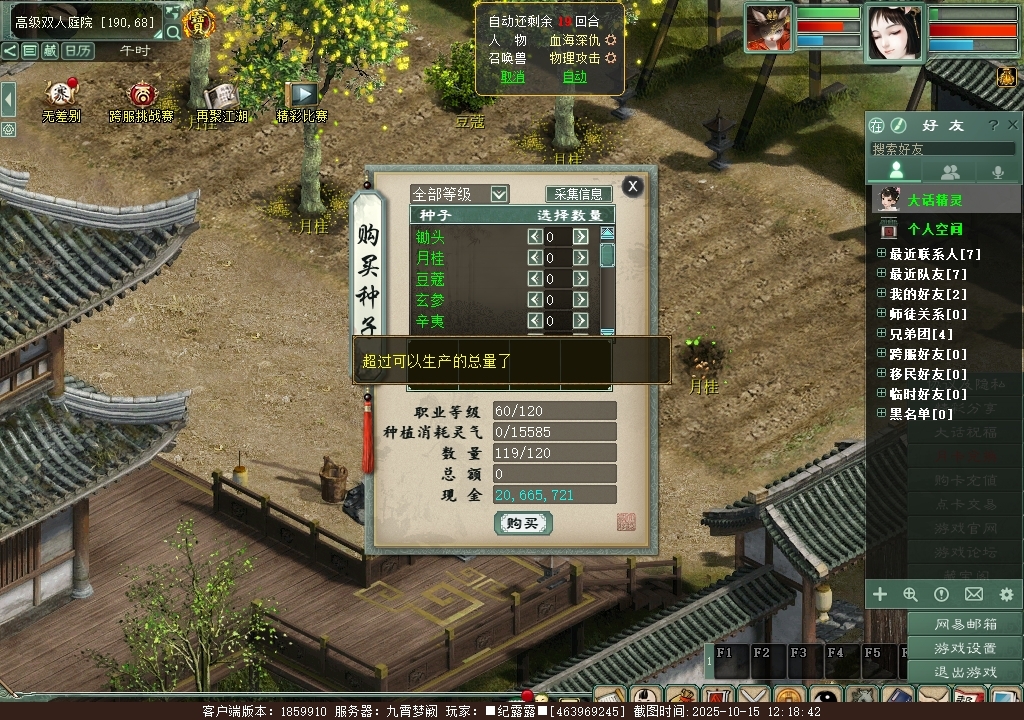Expand the 我的好友 friend group

tap(881, 294)
